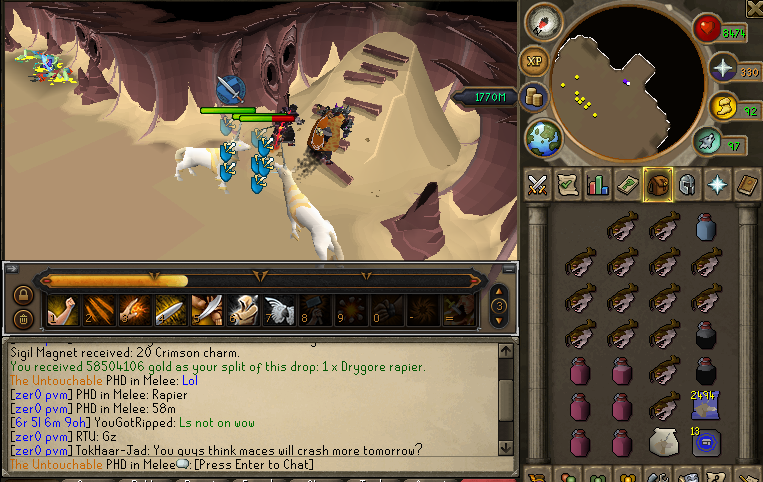This screenshot has width=763, height=482.
Task: Click the yellow summoning orb
Action: [x=722, y=106]
